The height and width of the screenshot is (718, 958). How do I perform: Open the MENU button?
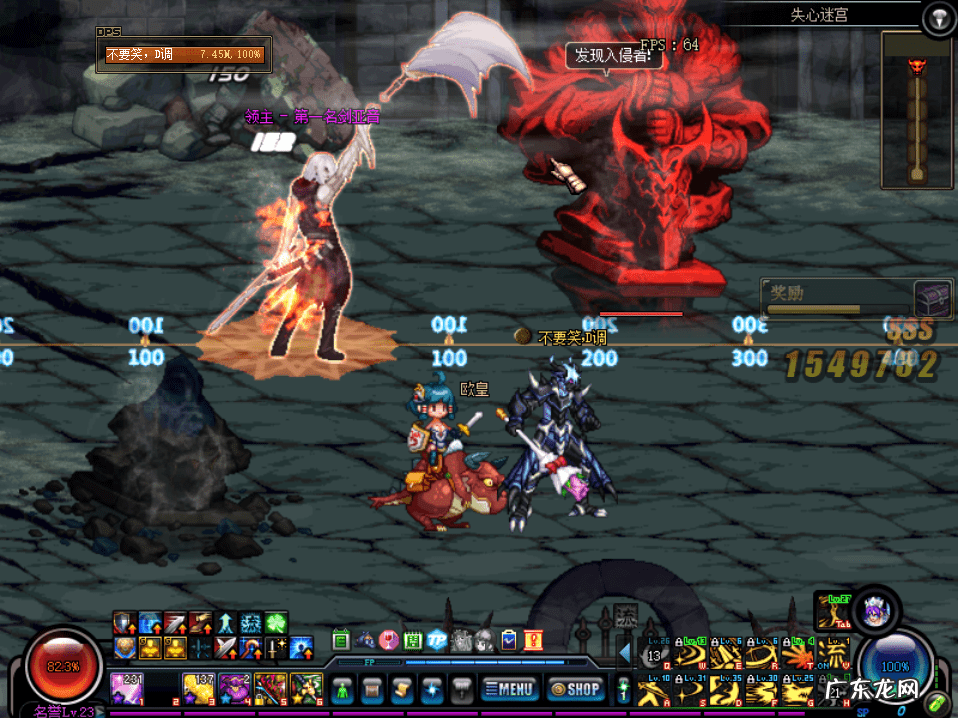507,688
